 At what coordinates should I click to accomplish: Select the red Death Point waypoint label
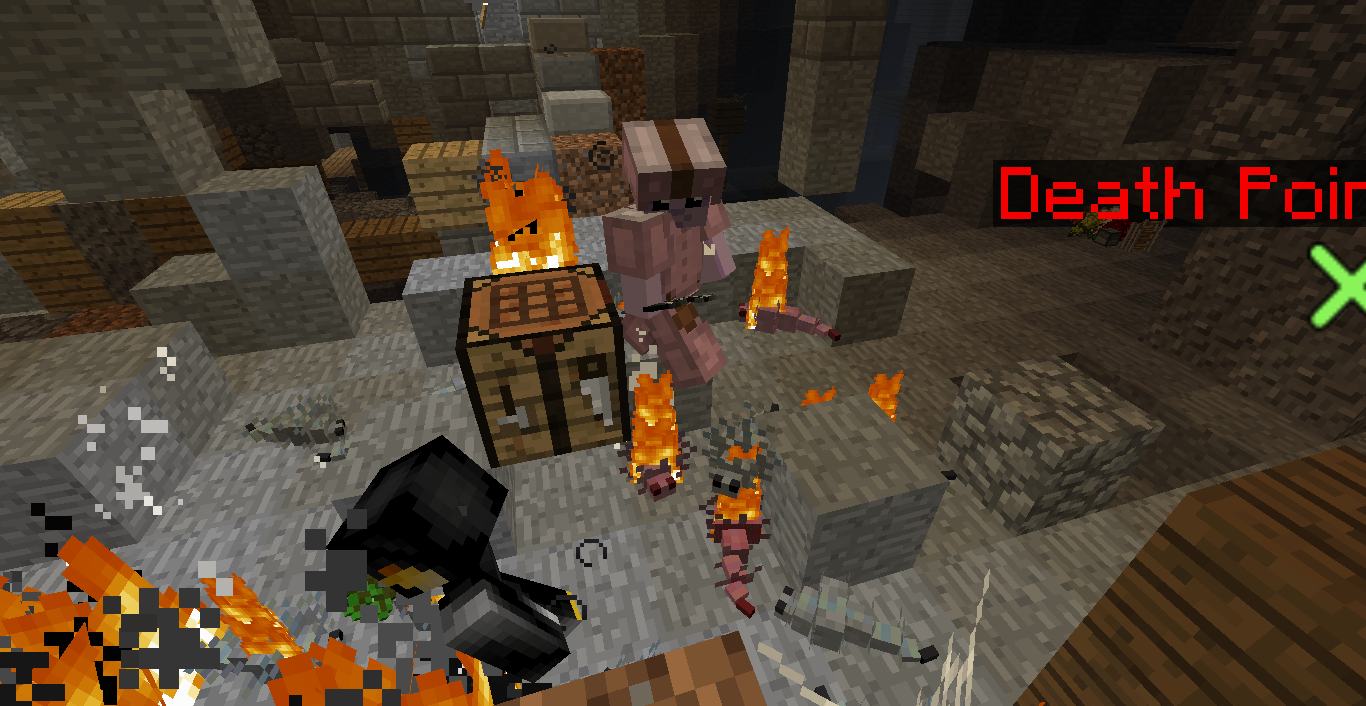point(1182,193)
